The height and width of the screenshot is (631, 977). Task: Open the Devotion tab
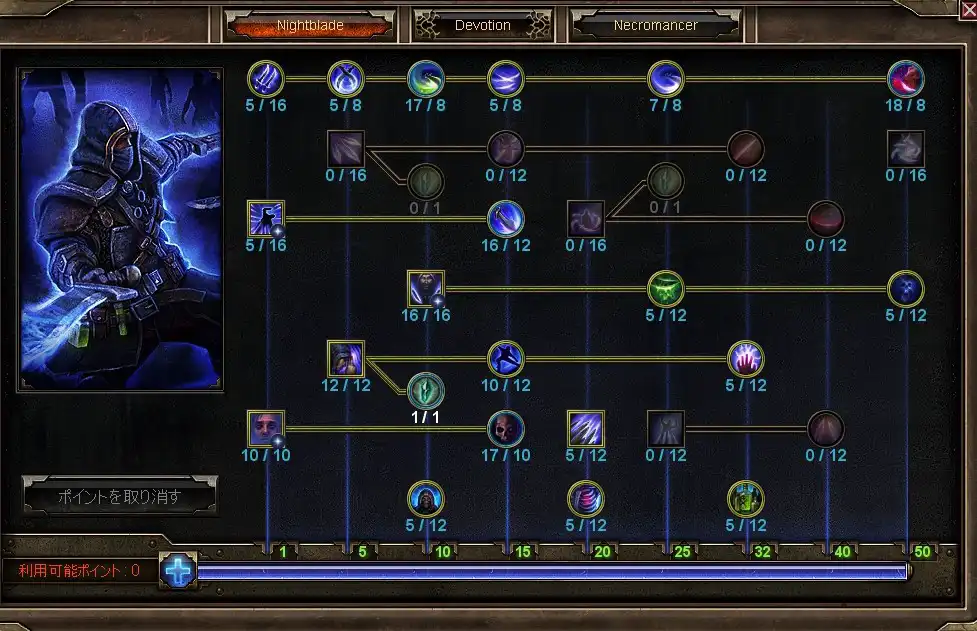click(483, 25)
